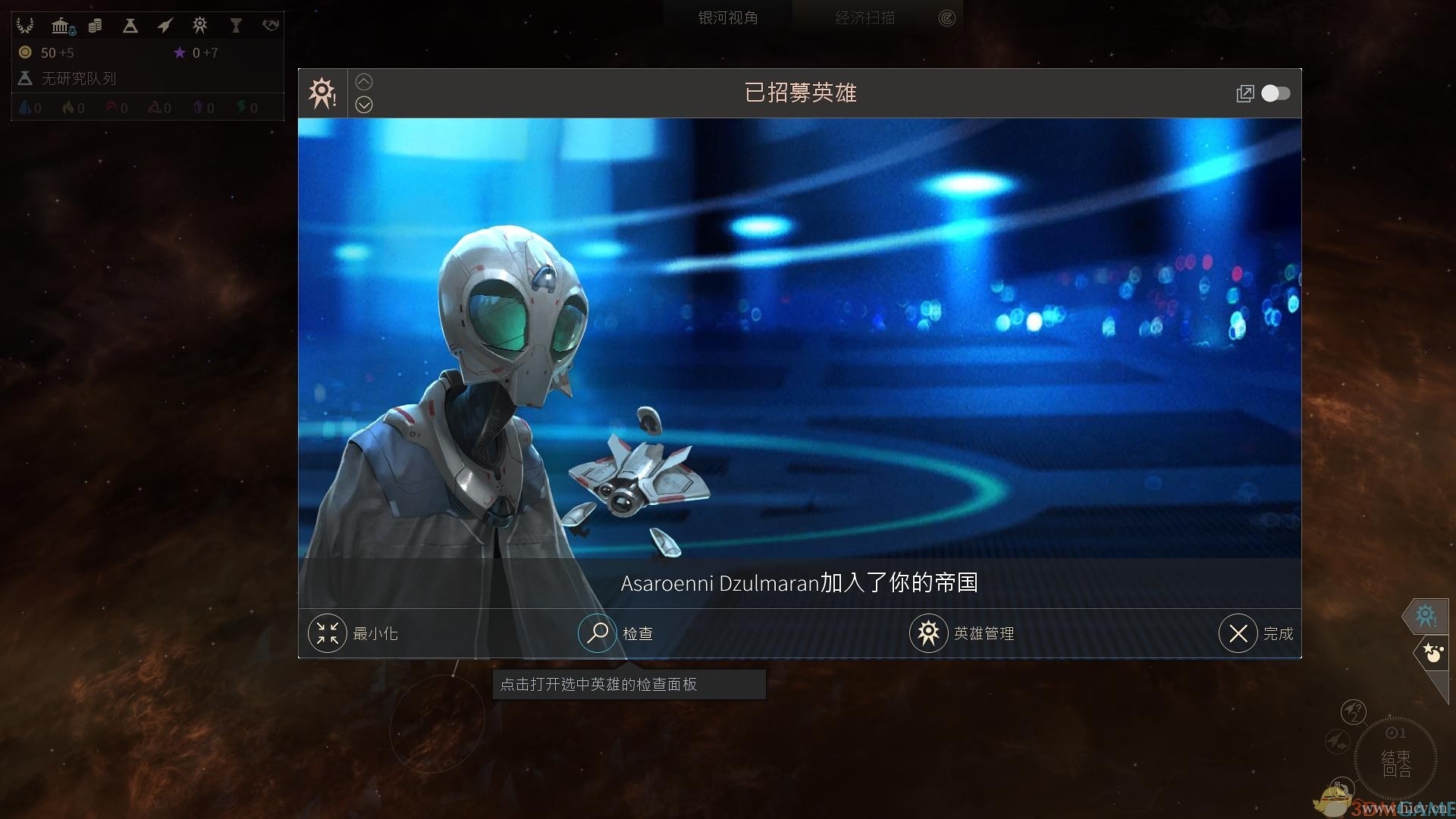Click the orange alert icon below hero notification

[1432, 652]
